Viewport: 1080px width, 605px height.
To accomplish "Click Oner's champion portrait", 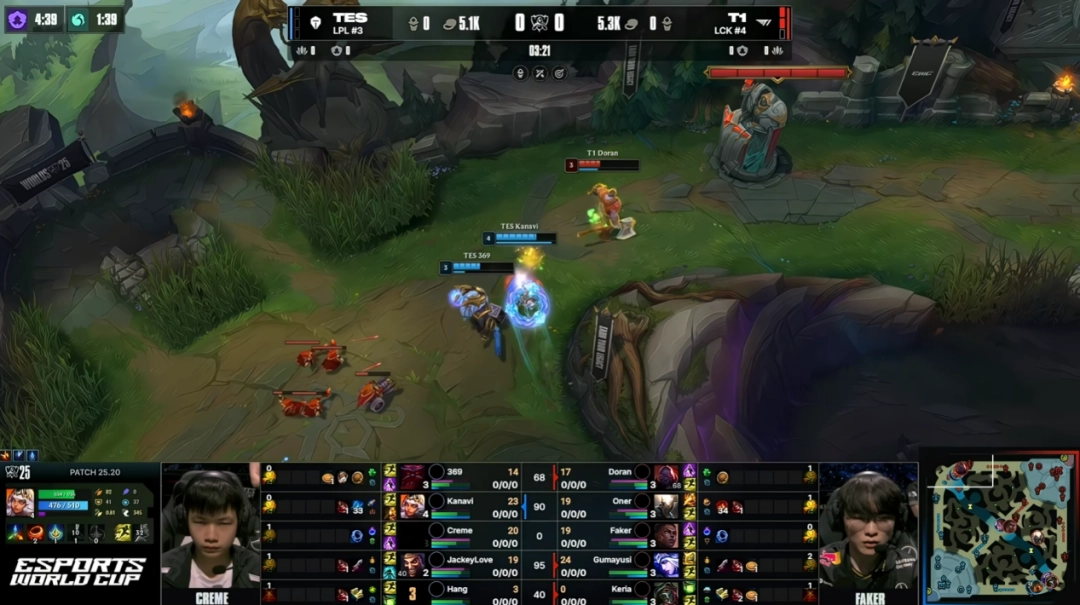I will [666, 504].
